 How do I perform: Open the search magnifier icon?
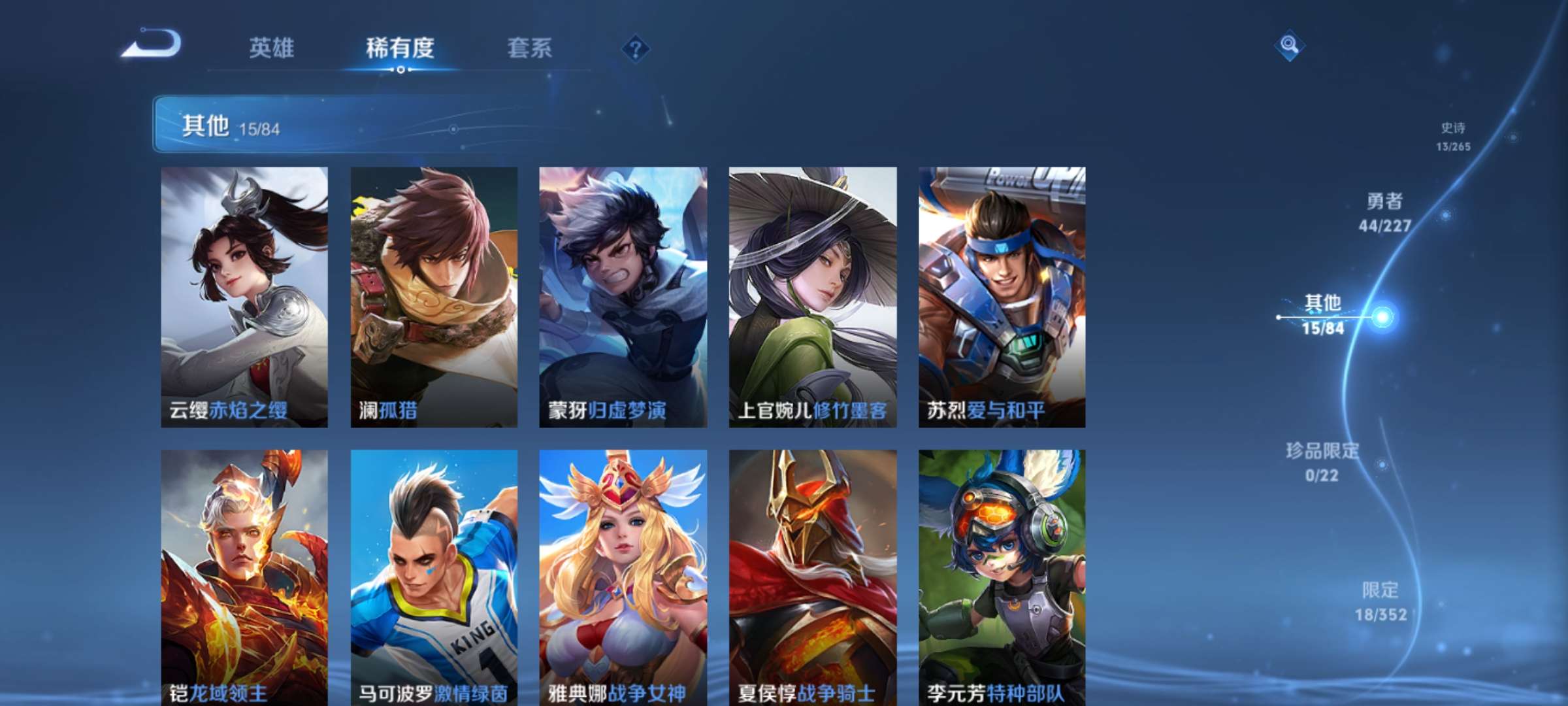coord(1290,46)
